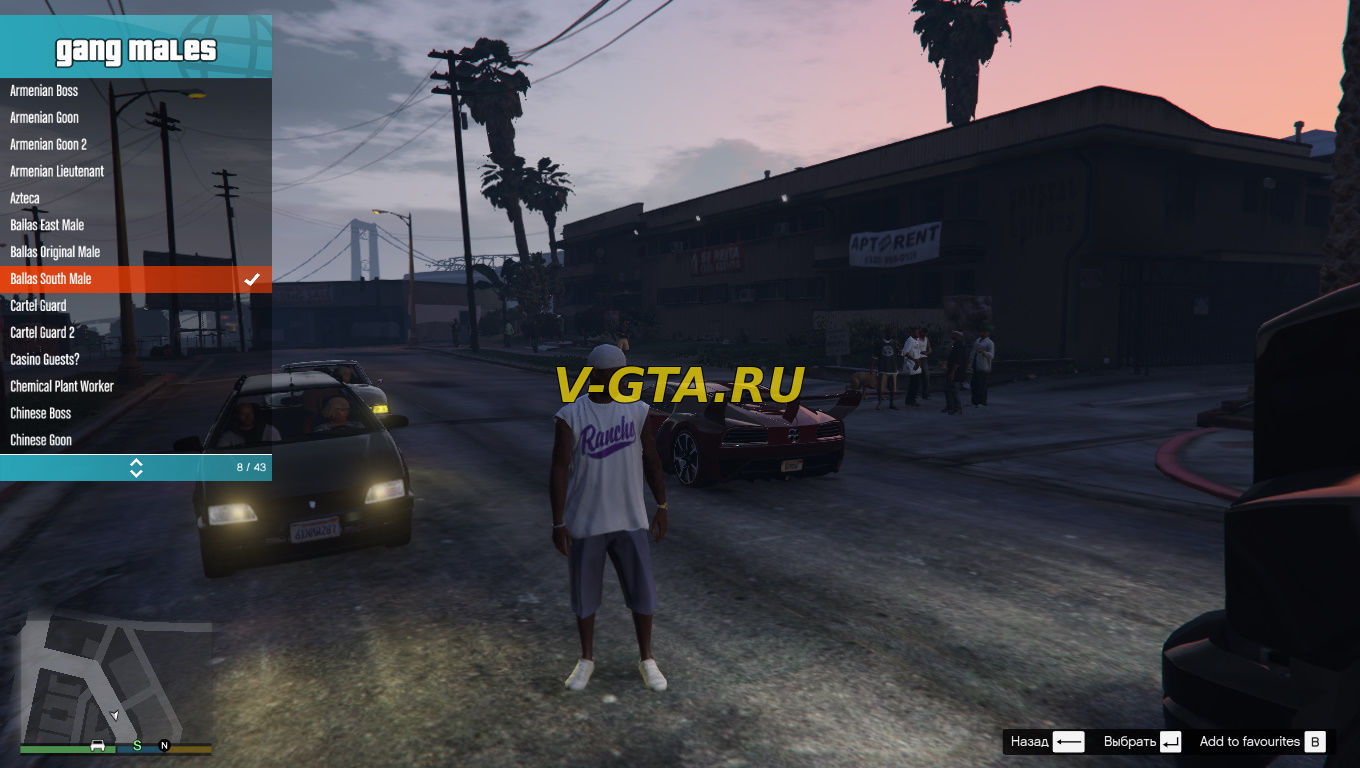Click the list scroll arrows indicator
Image resolution: width=1360 pixels, height=768 pixels.
click(136, 467)
